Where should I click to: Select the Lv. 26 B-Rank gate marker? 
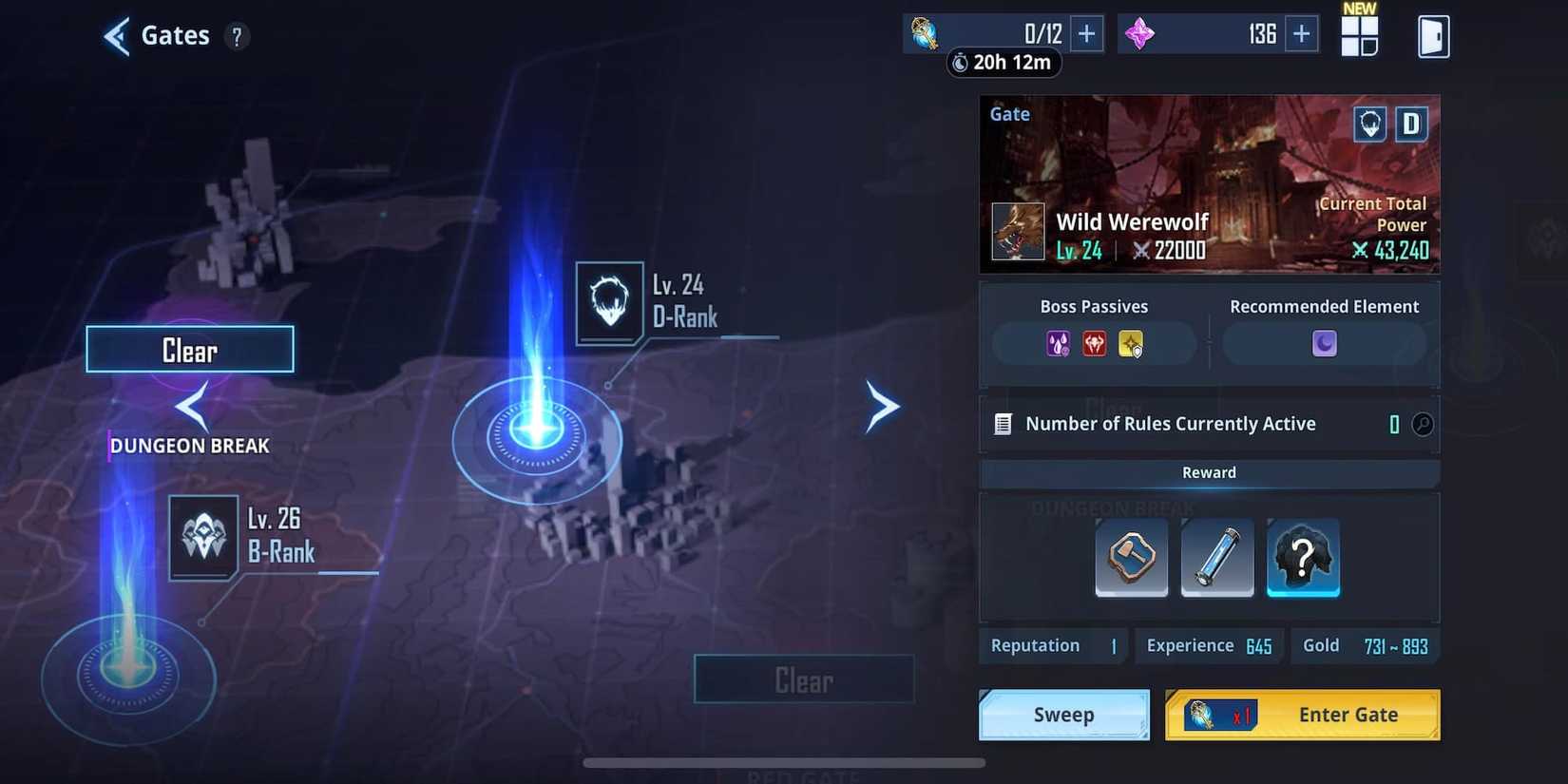202,539
